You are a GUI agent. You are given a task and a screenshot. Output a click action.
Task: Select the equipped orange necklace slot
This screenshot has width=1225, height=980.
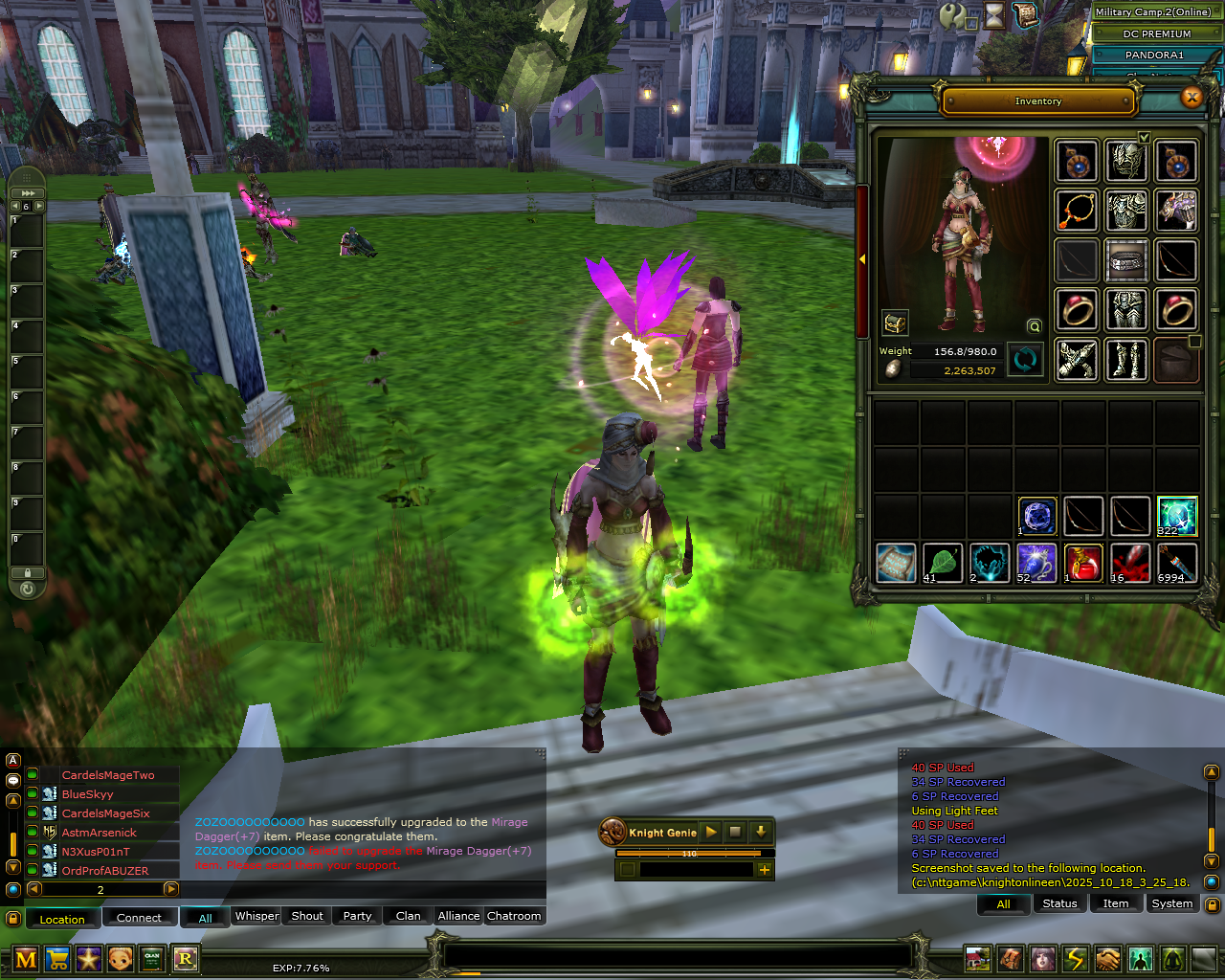pos(1077,210)
